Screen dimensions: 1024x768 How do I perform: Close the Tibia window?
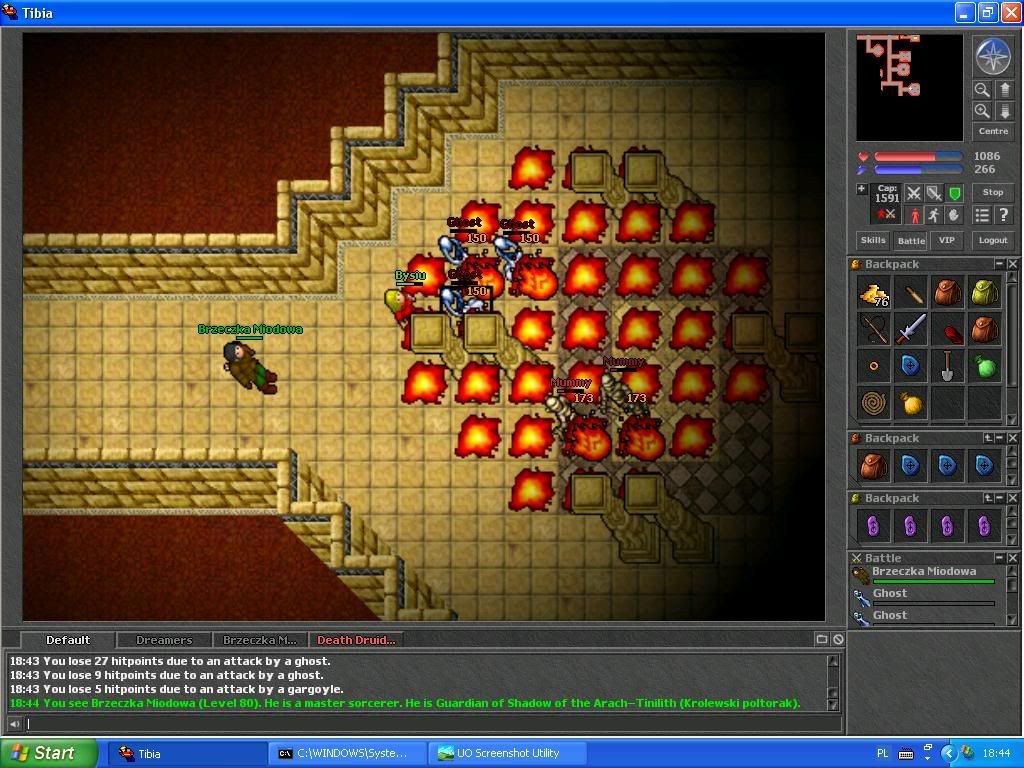pos(1008,13)
